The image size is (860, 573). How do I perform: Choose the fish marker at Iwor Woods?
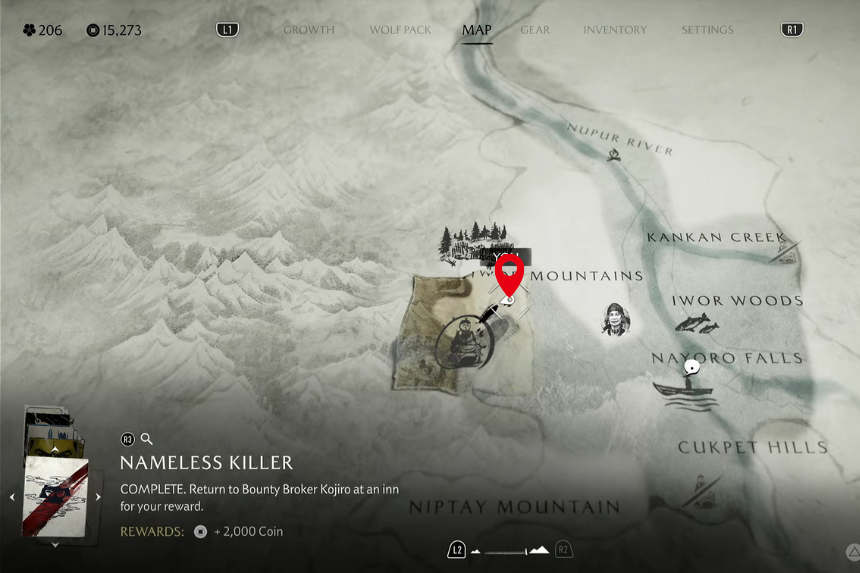[696, 323]
